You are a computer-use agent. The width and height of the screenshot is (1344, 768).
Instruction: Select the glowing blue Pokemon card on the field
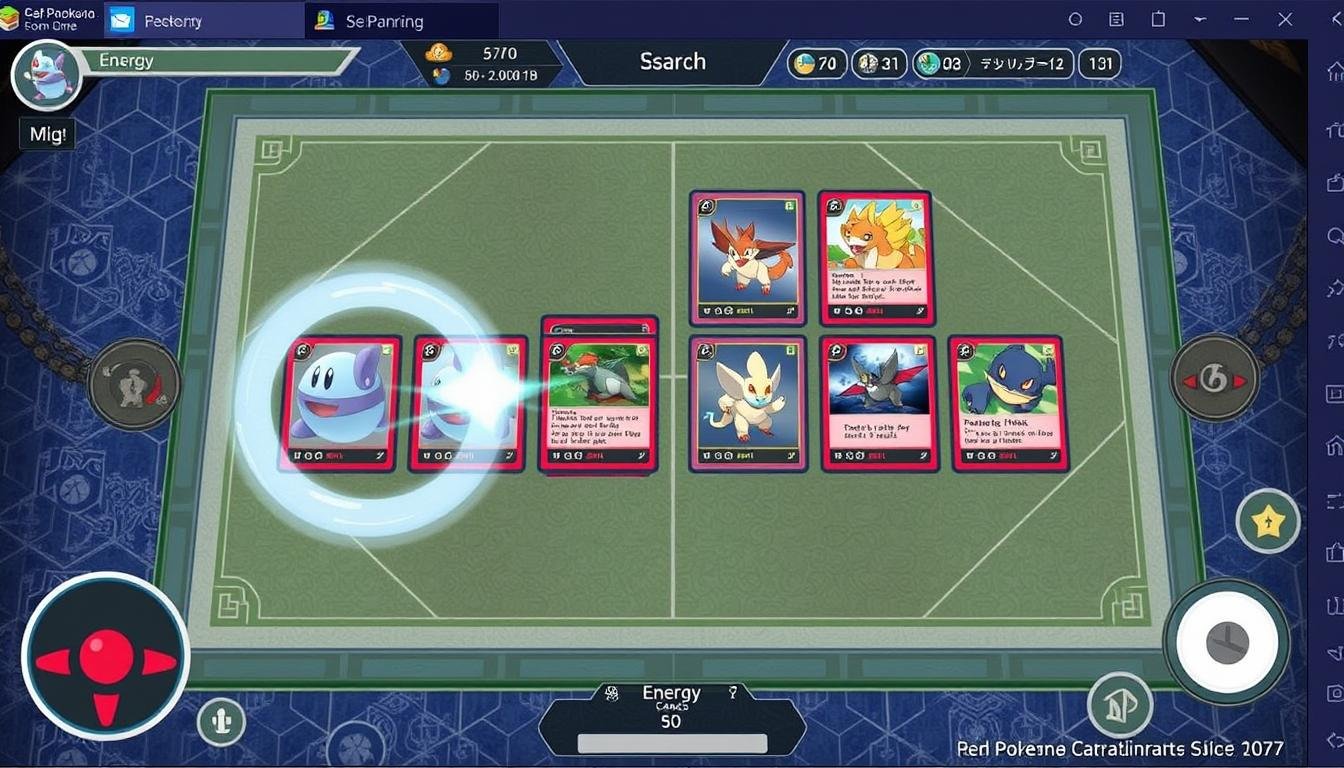click(338, 405)
